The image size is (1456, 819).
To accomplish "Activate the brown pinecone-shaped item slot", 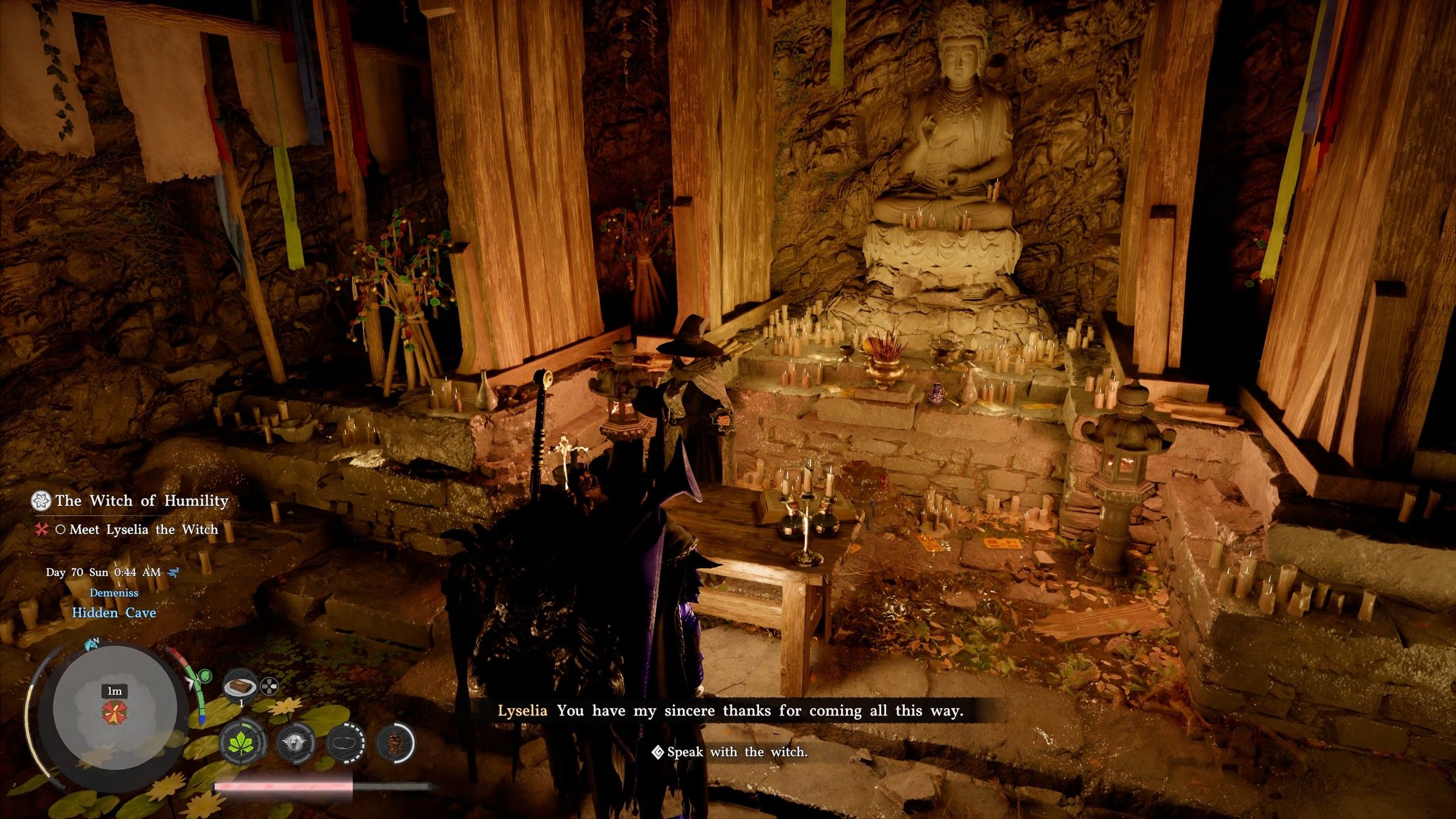I will 395,743.
